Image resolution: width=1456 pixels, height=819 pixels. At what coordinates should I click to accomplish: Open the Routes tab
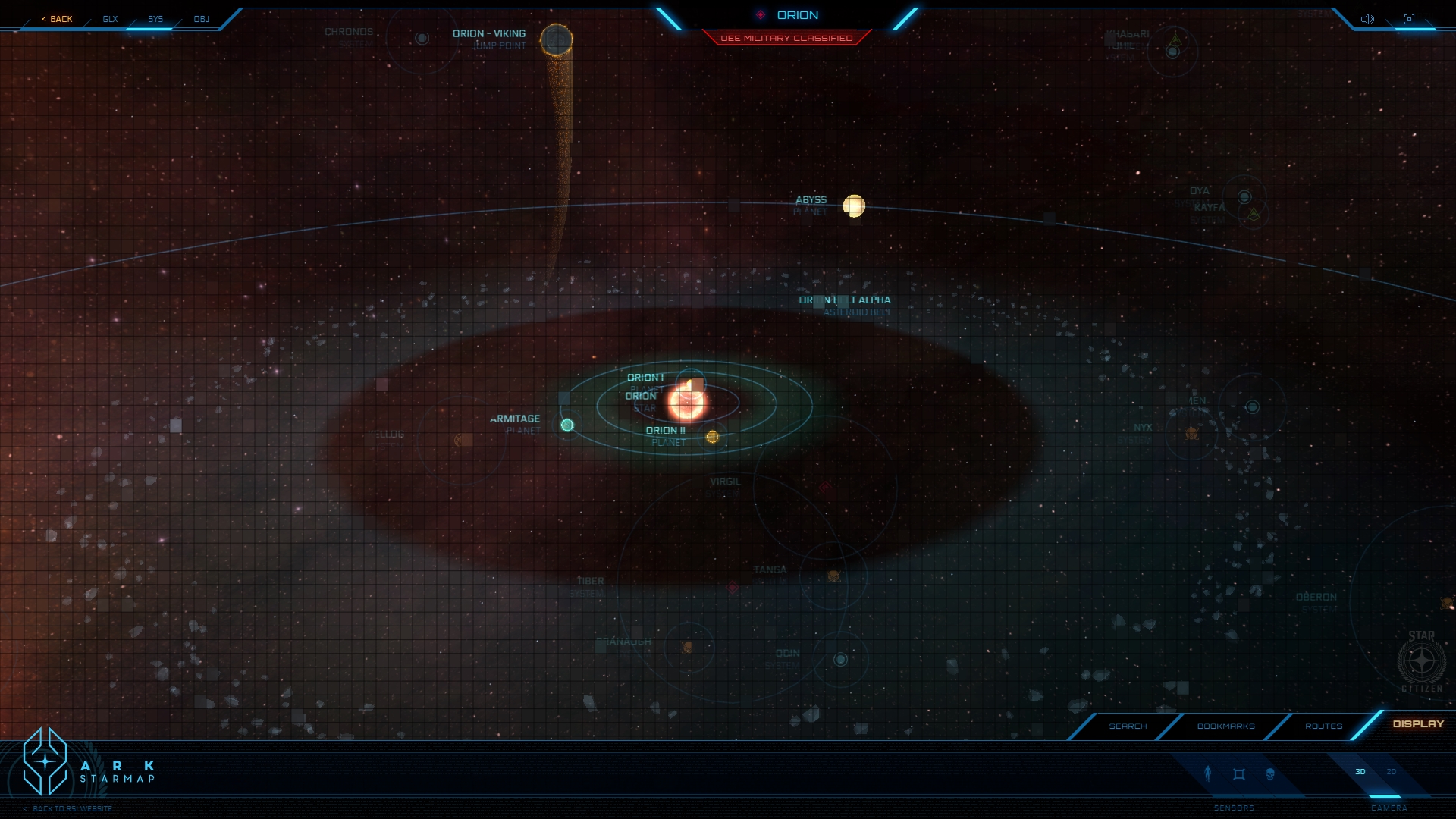click(1323, 726)
